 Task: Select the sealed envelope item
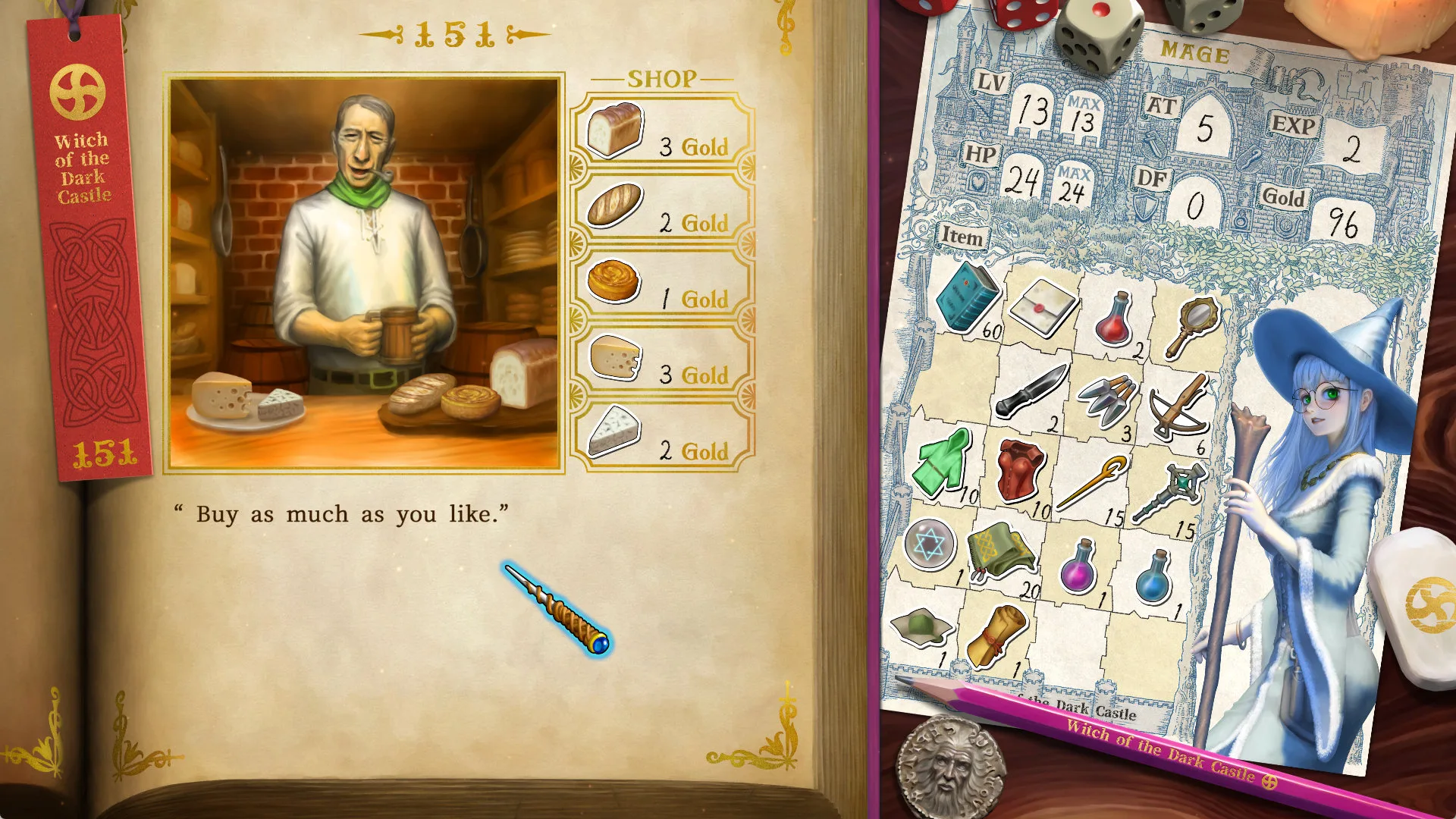pos(1043,307)
